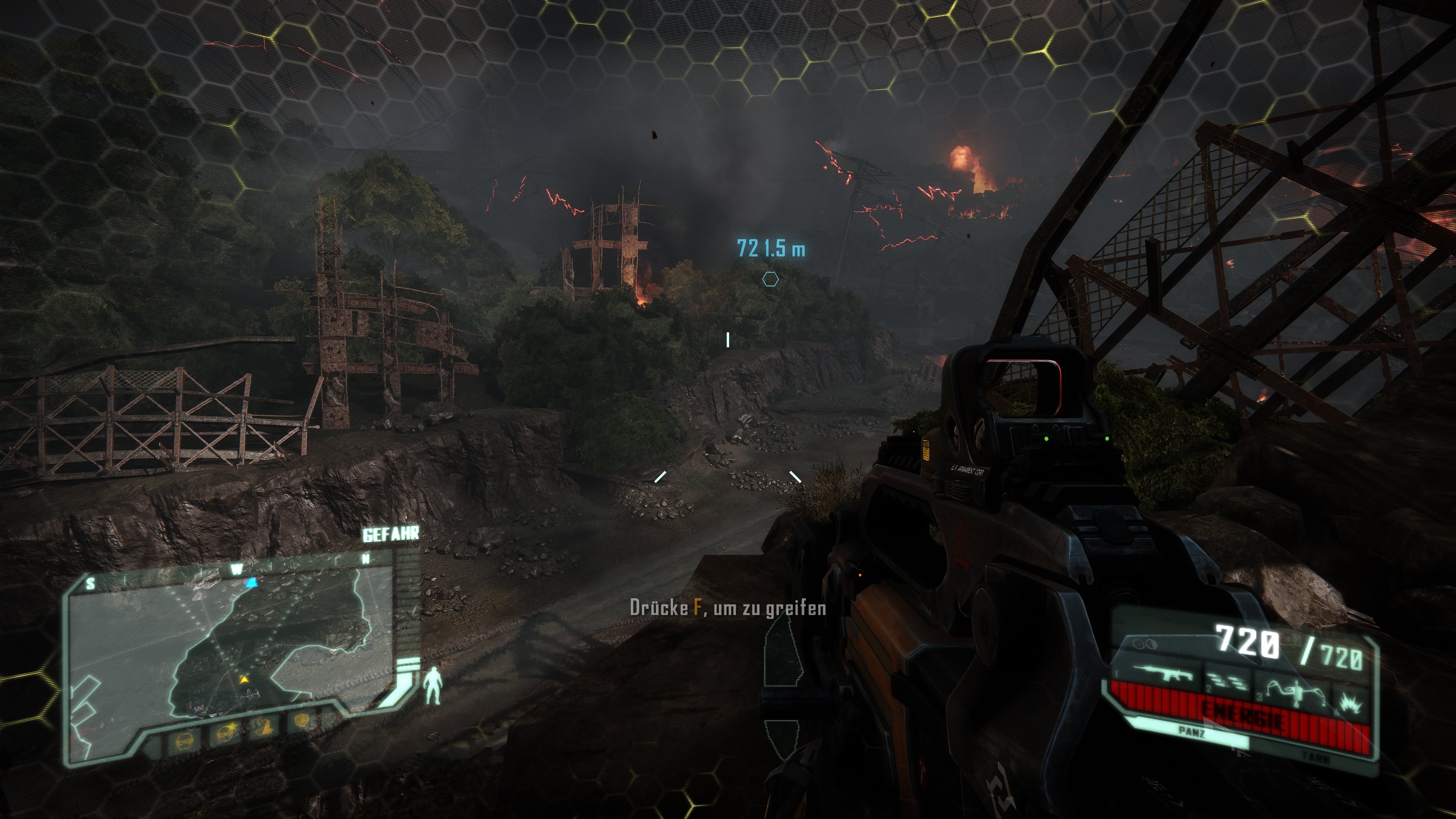The width and height of the screenshot is (1456, 819).
Task: Select the Maximum Armor nanosuit icon
Action: click(185, 743)
